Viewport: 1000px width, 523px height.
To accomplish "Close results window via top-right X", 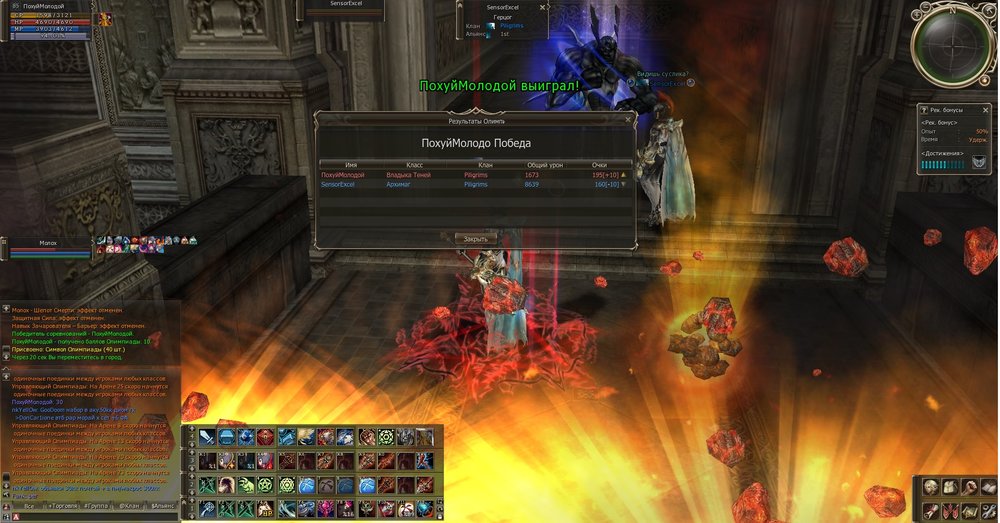I will tap(628, 120).
